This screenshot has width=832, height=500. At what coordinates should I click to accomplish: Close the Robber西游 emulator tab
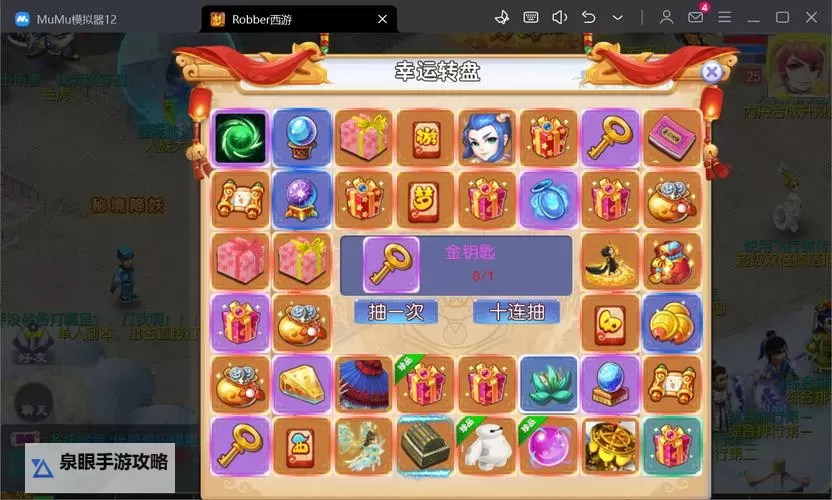(383, 18)
